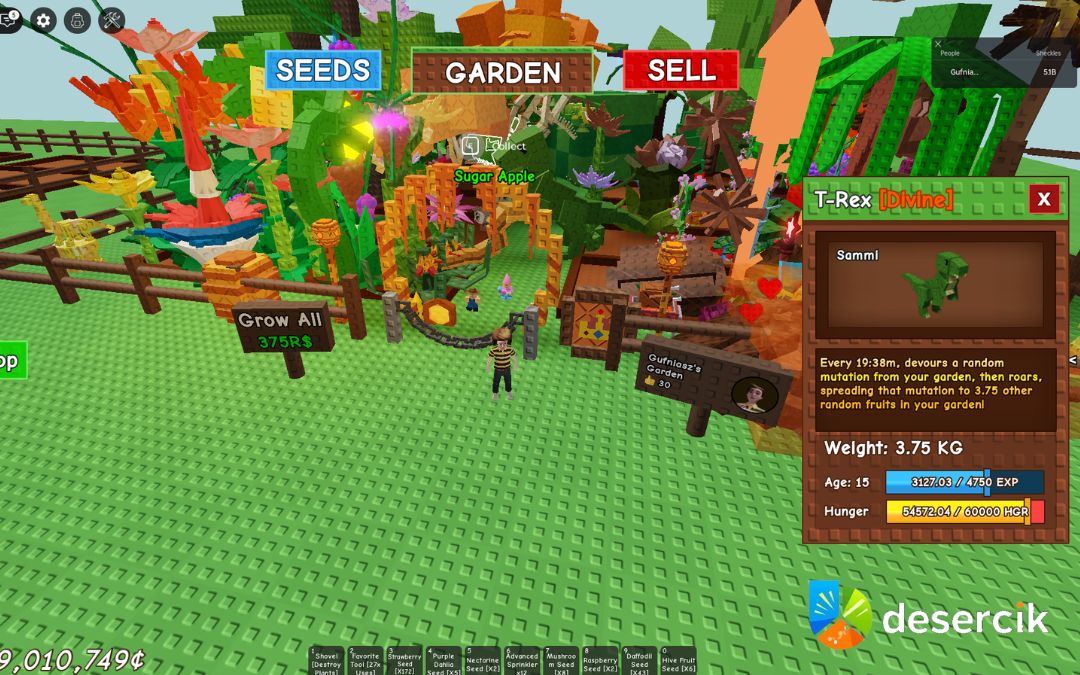Open the SEEDS shop button

pyautogui.click(x=323, y=71)
